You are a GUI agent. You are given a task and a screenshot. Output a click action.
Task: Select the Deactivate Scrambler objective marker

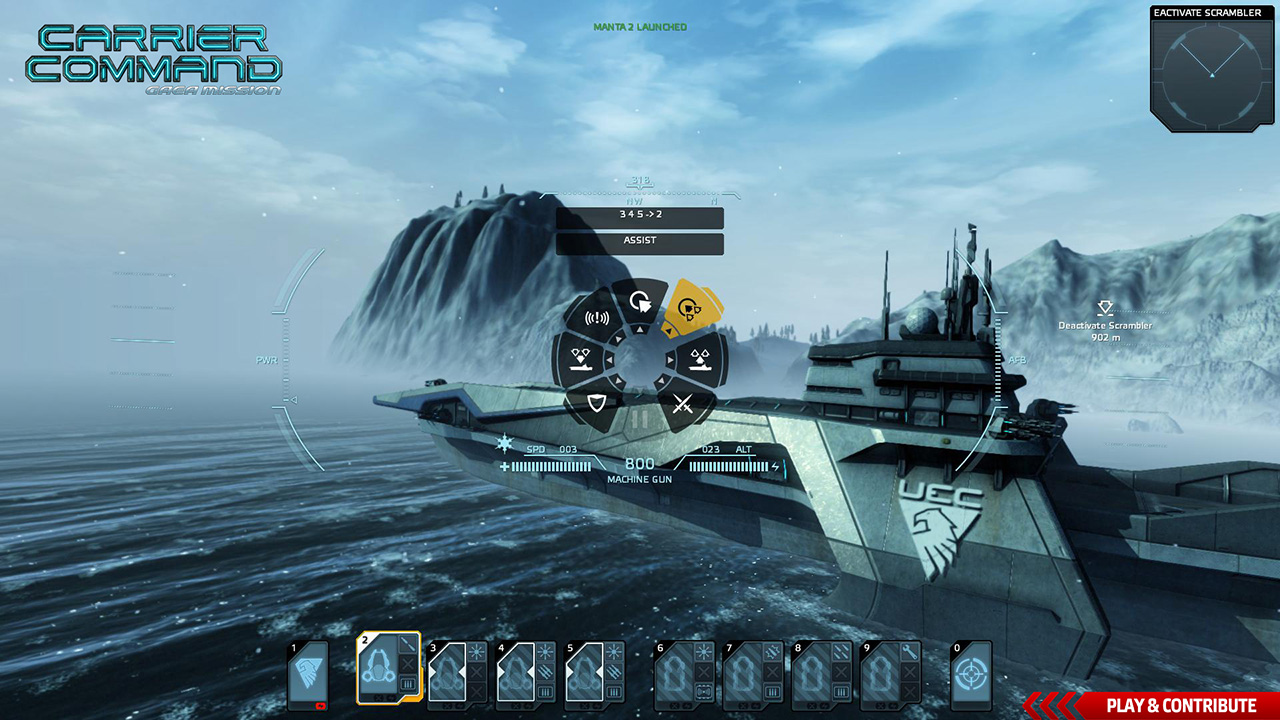click(x=1104, y=318)
